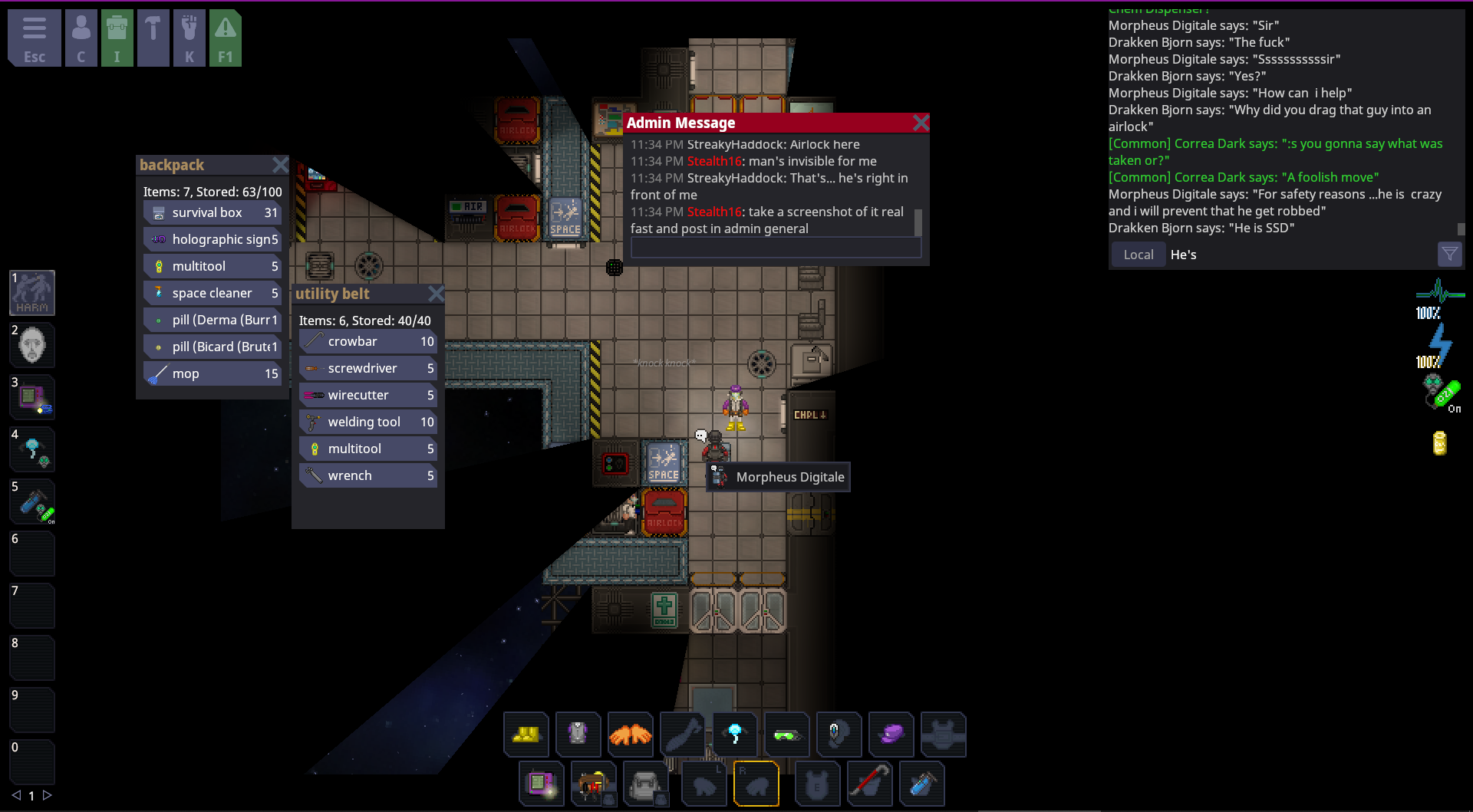Toggle the injector in hotbar slot 5
The image size is (1473, 812).
pyautogui.click(x=32, y=501)
